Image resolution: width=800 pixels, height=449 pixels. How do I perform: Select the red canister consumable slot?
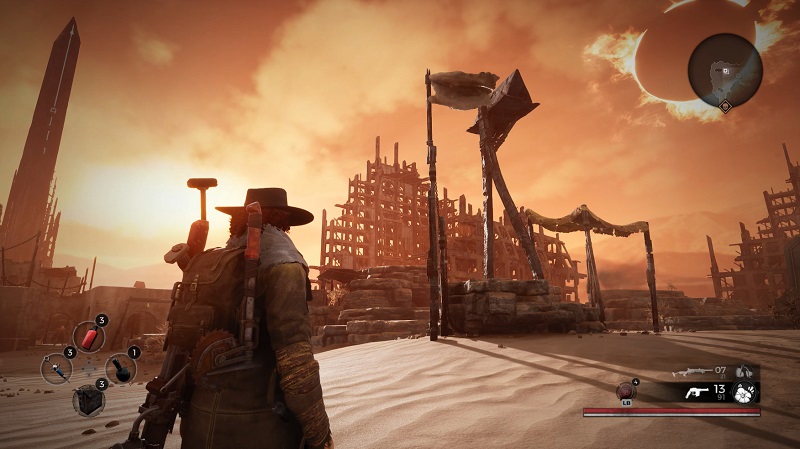pyautogui.click(x=88, y=338)
